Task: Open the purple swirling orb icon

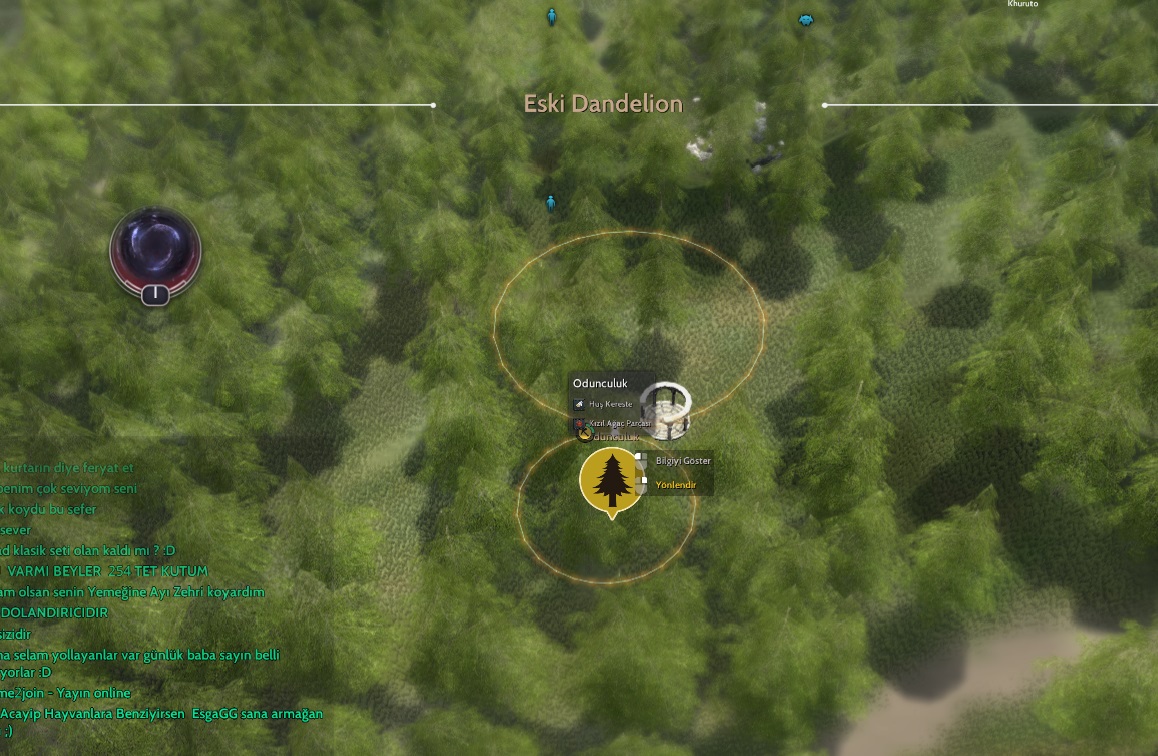Action: pos(155,249)
